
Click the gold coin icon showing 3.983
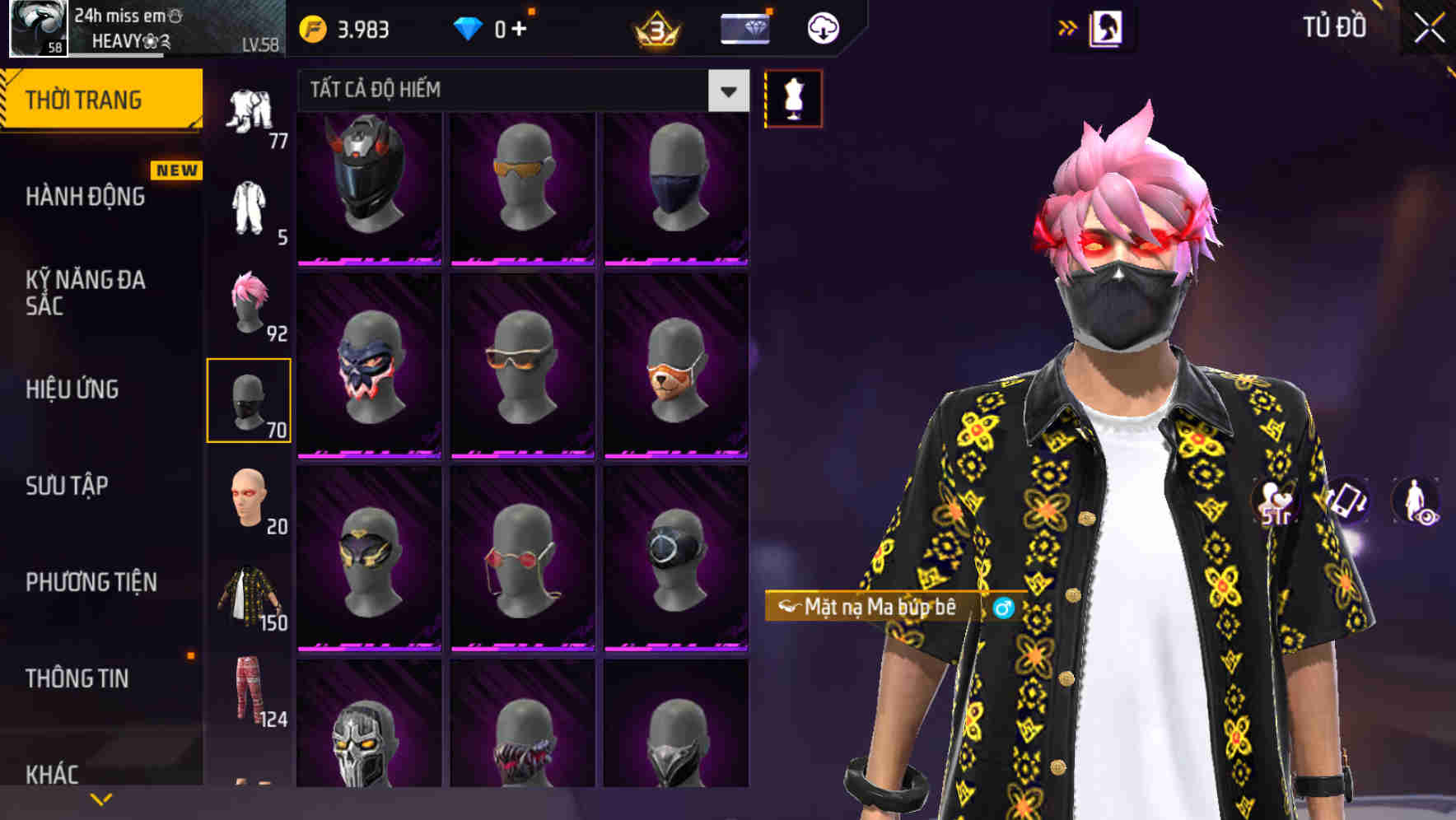(x=312, y=27)
